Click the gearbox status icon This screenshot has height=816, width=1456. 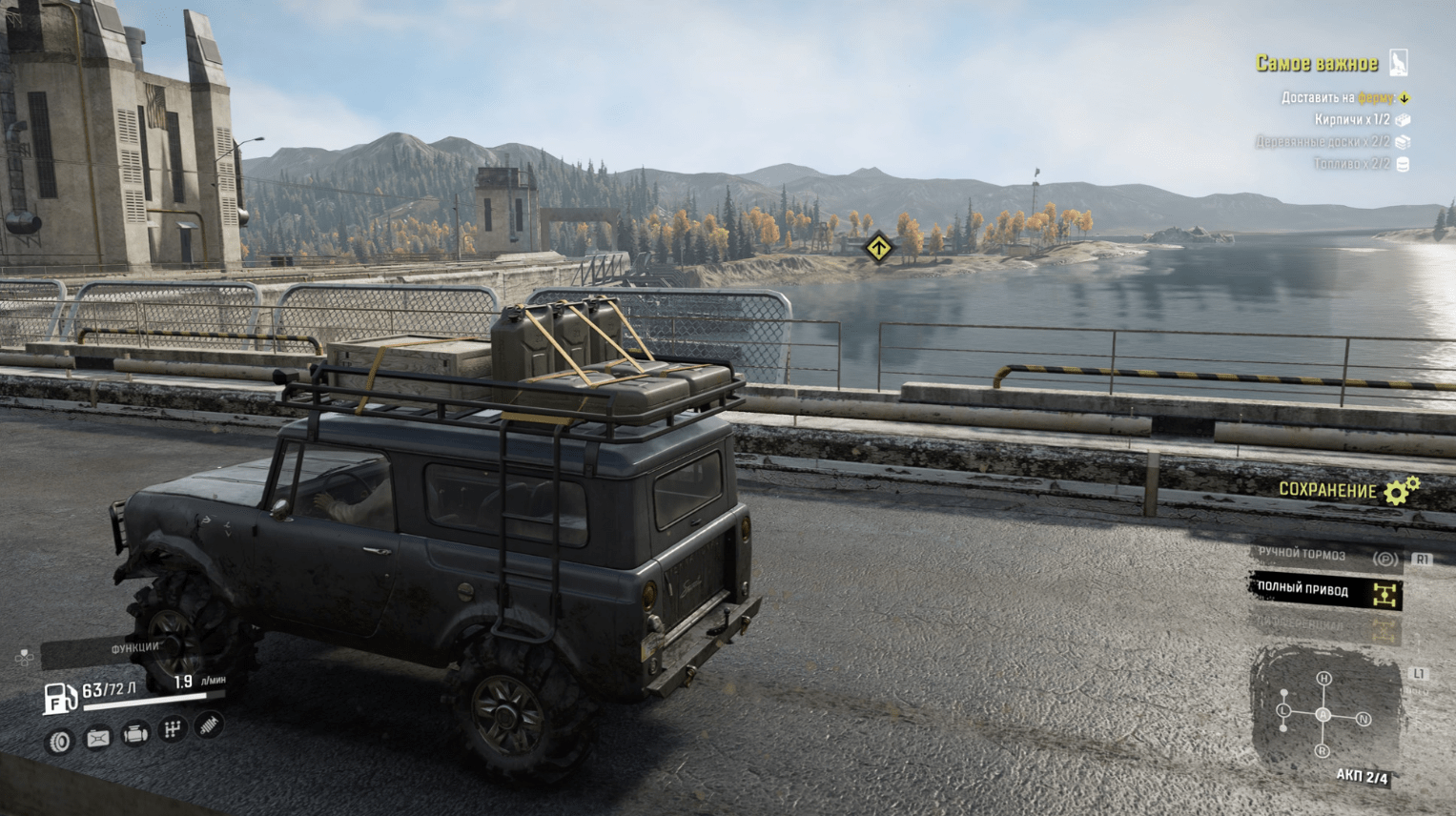[173, 729]
